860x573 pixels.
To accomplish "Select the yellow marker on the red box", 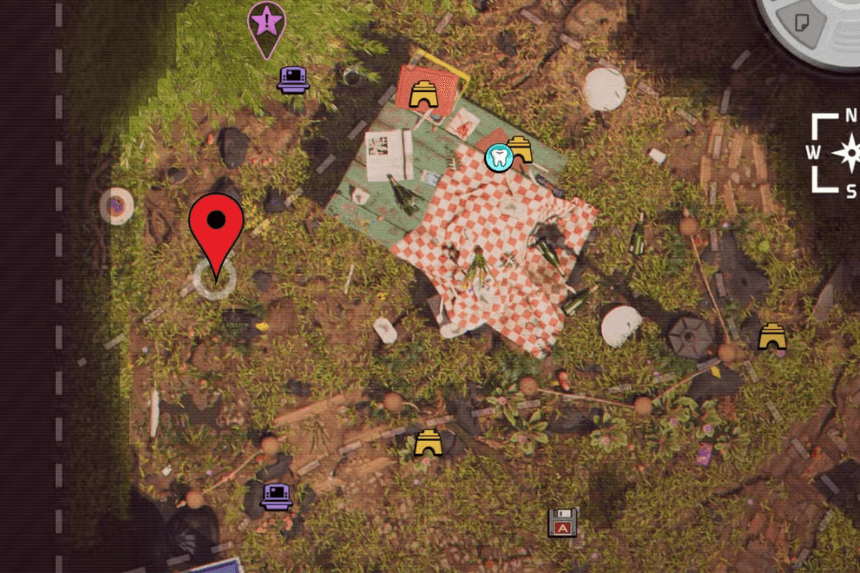I will coord(426,94).
